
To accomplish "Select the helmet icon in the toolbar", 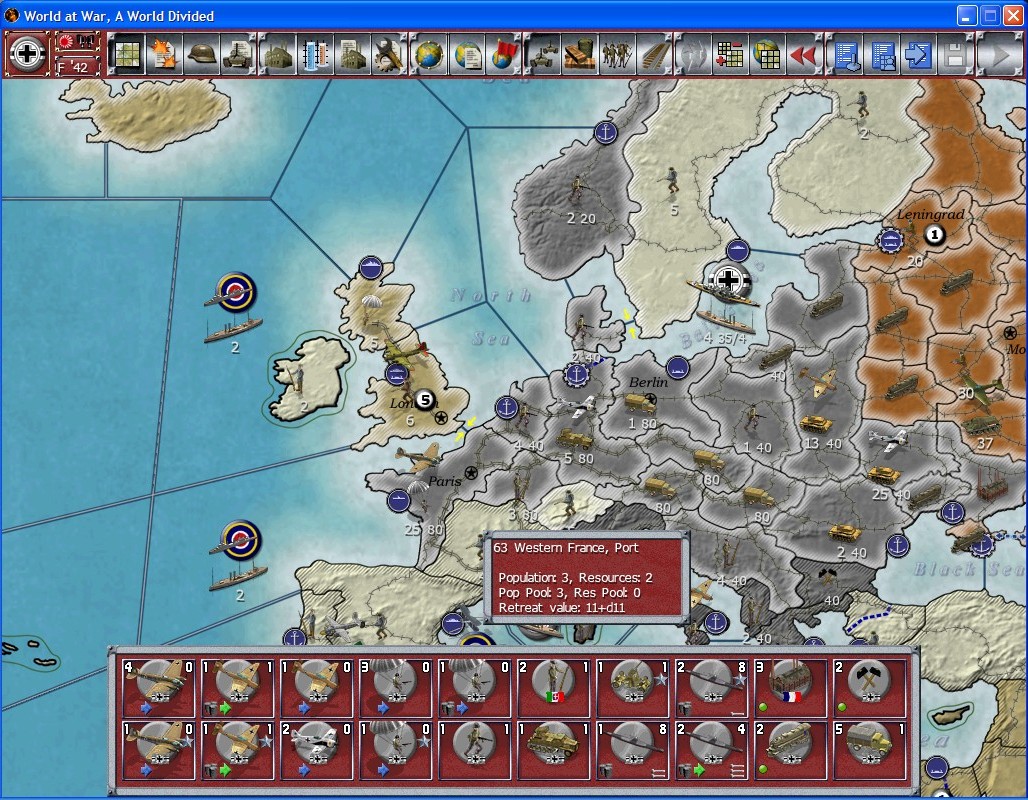I will [201, 54].
